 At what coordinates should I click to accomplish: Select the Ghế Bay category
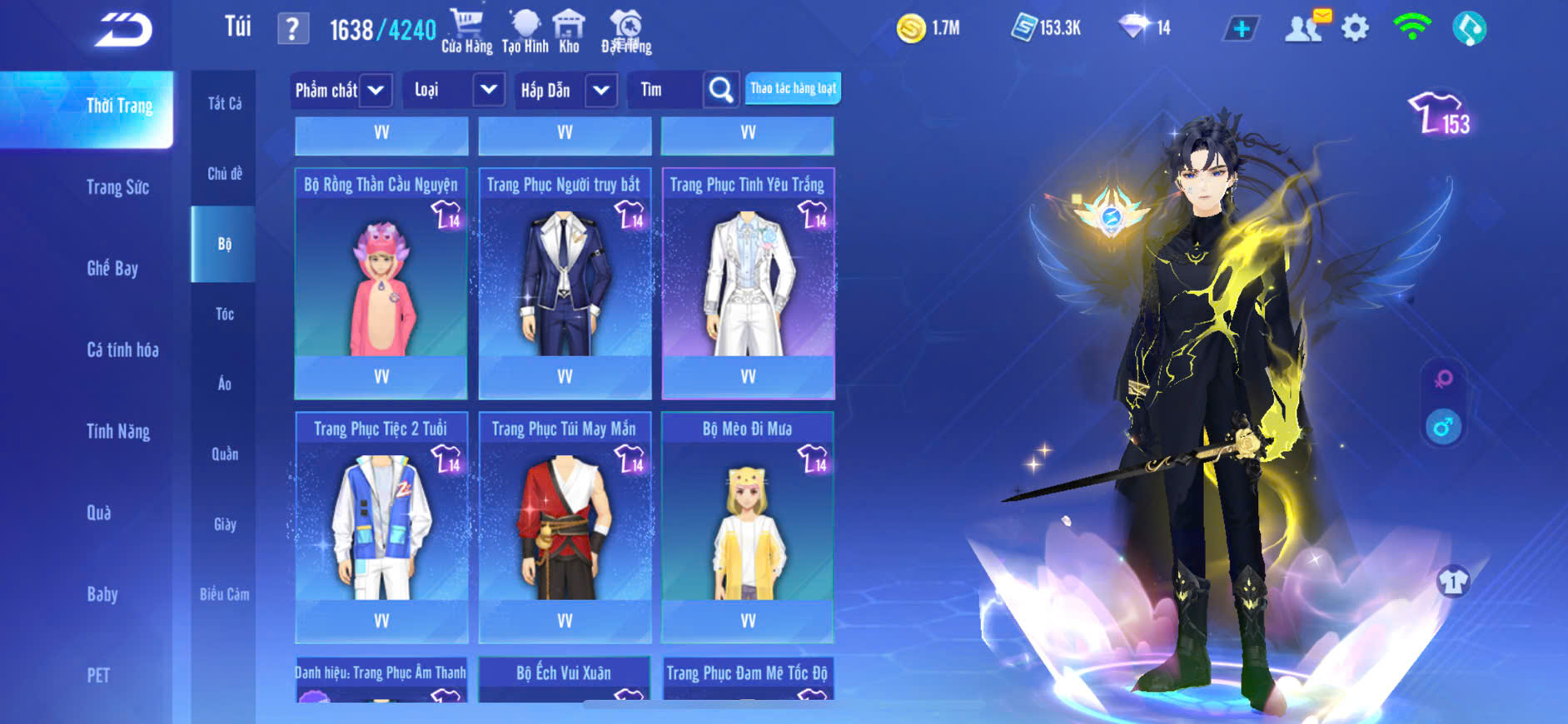[112, 268]
